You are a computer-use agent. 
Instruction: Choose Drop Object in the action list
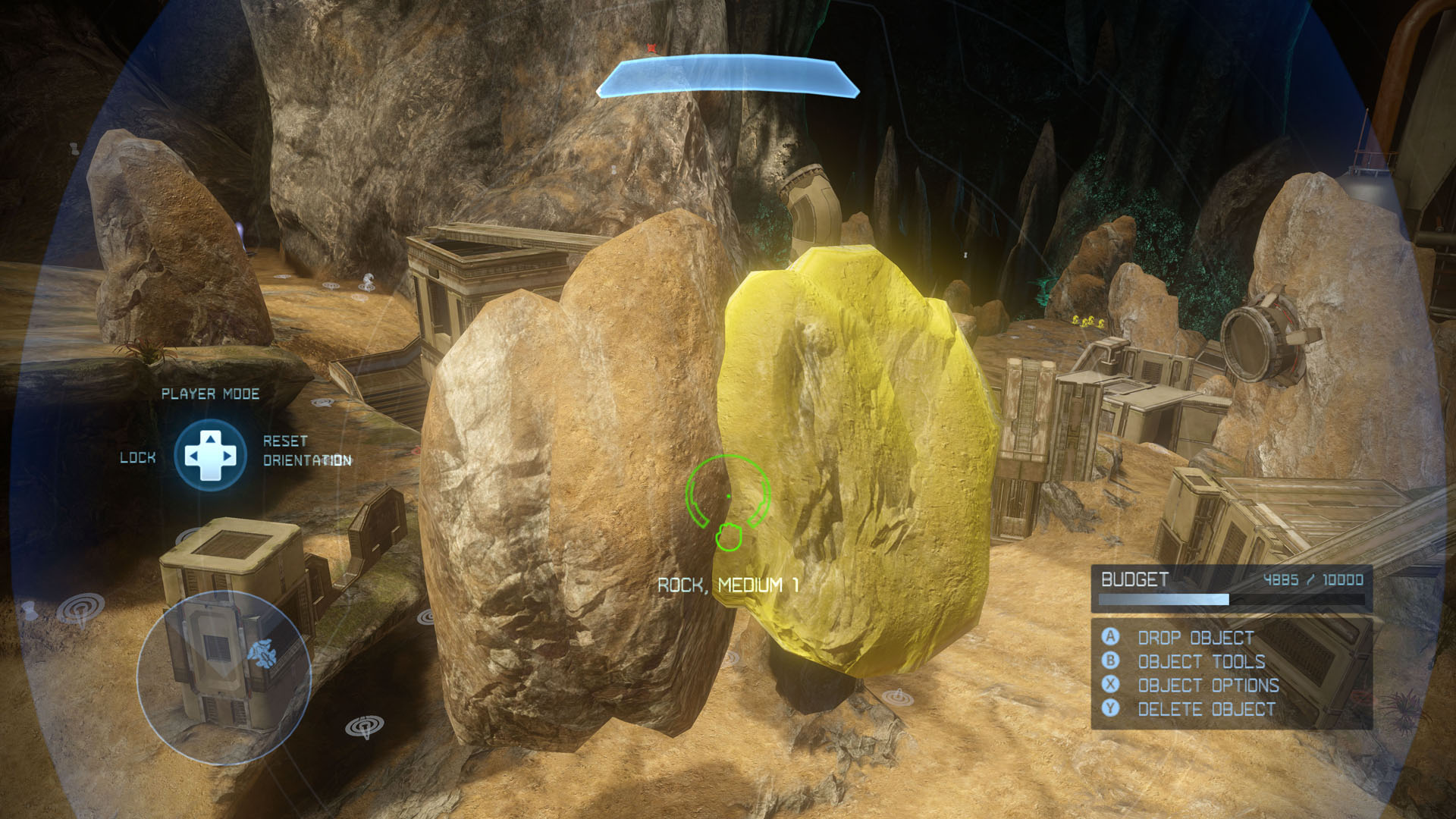tap(1195, 638)
